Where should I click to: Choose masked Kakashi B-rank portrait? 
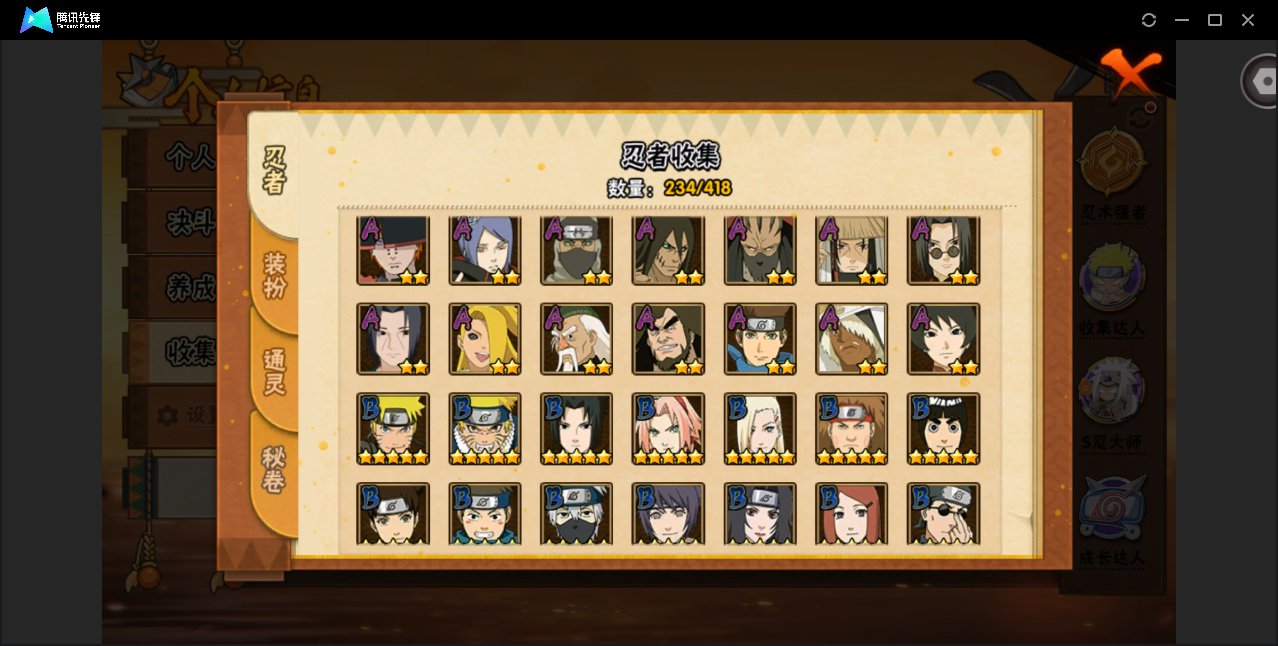(x=576, y=514)
